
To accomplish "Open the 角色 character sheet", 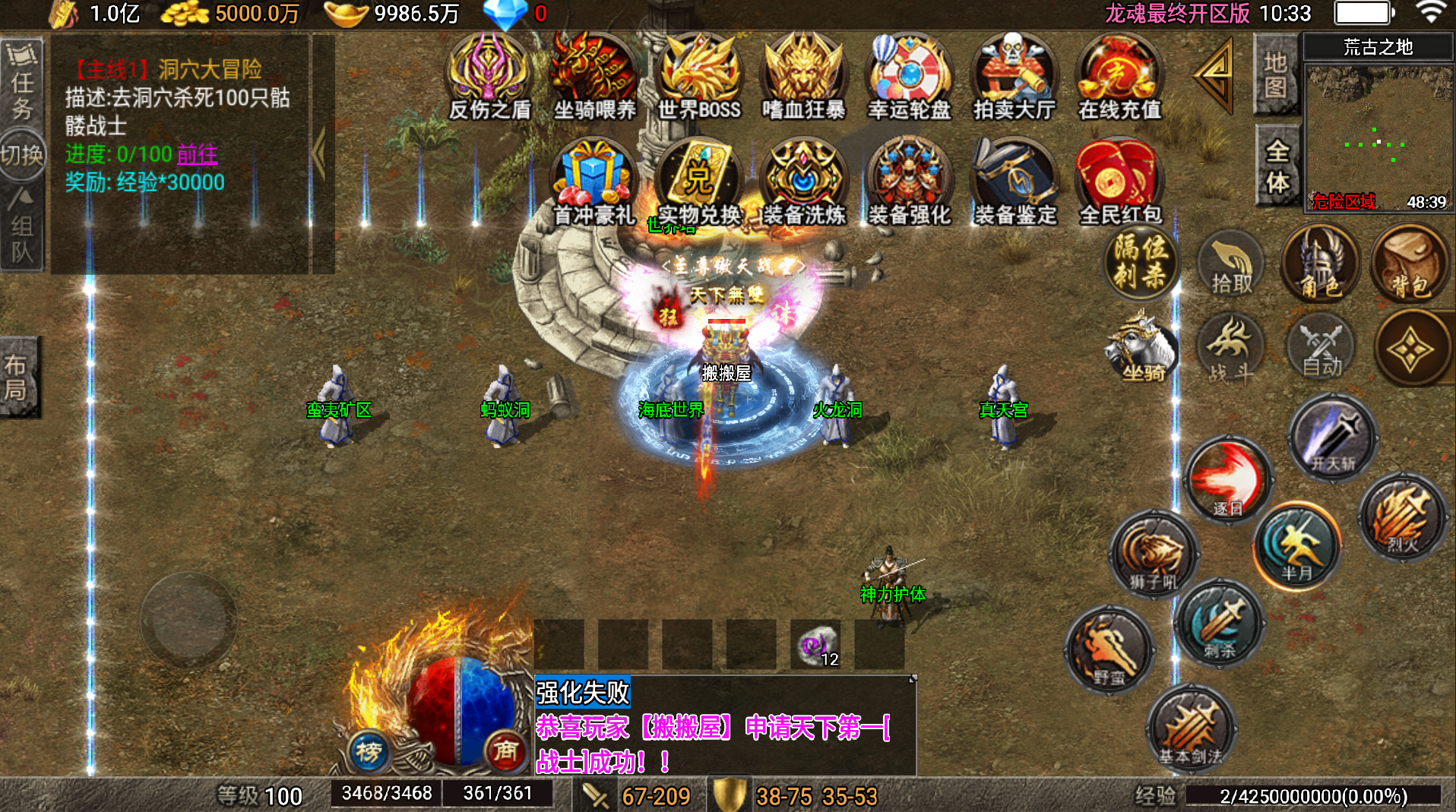I will [x=1320, y=265].
